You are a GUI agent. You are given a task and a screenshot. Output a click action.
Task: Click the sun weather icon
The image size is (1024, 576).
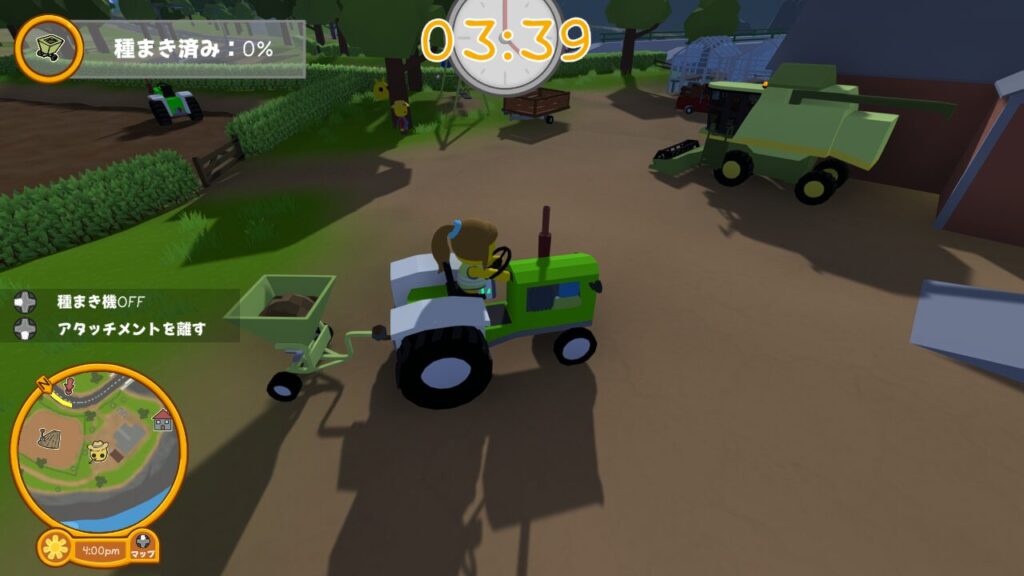point(56,548)
